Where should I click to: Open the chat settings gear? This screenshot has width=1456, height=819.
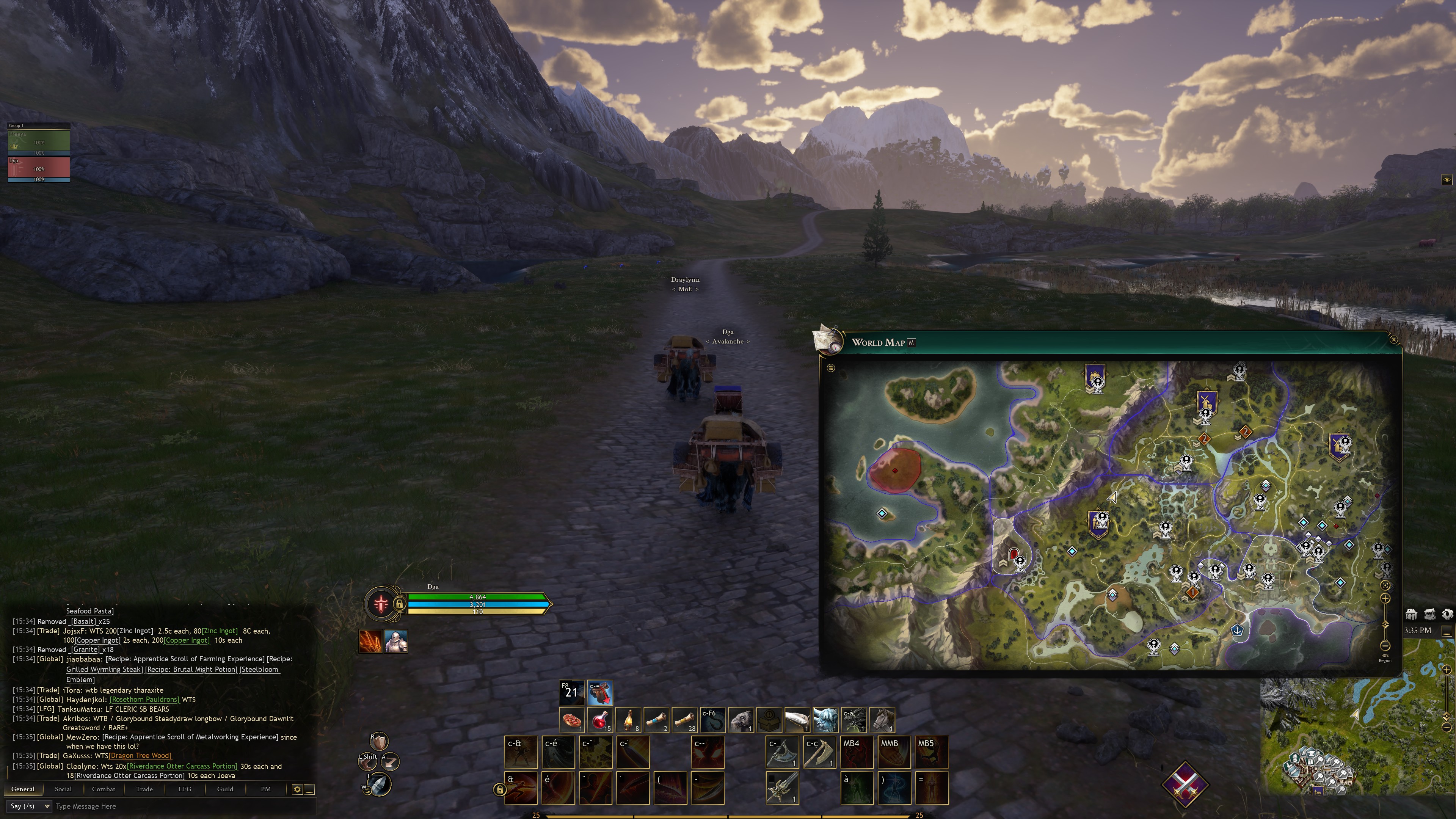[297, 789]
